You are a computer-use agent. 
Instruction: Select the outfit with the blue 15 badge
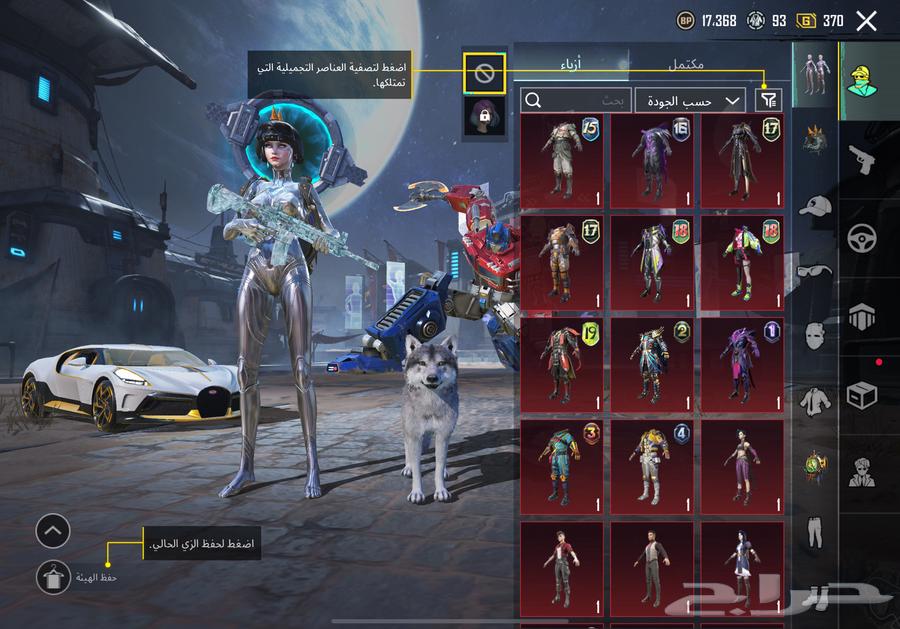[x=561, y=161]
